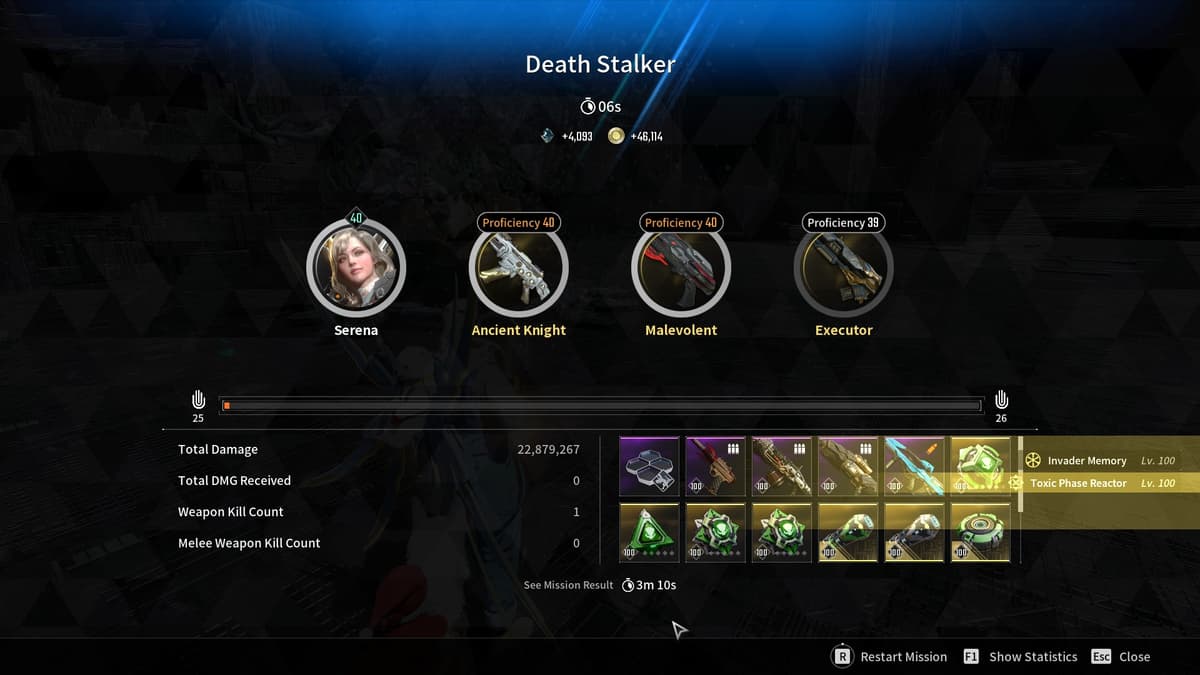Select the Ancient Knight weapon icon
This screenshot has width=1200, height=675.
tap(518, 267)
